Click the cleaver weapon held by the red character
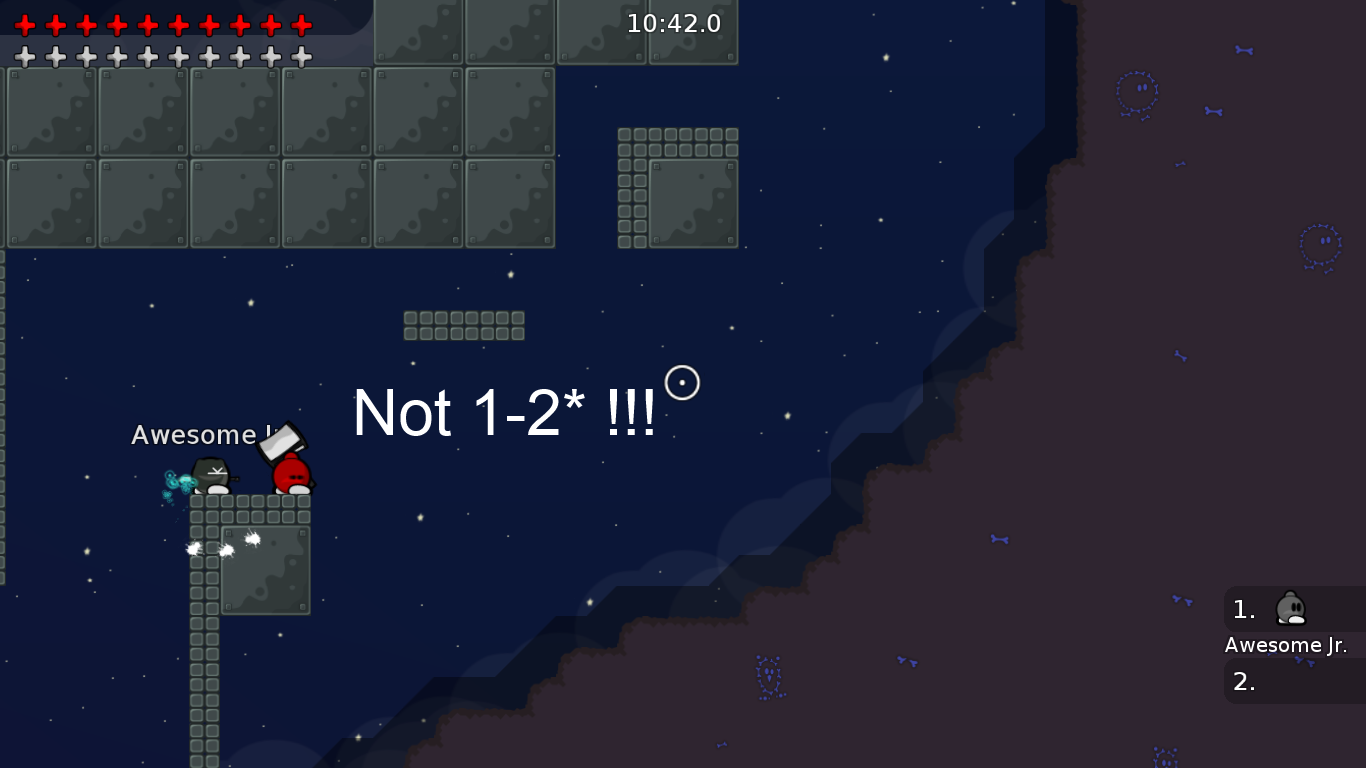1366x768 pixels. [x=281, y=443]
